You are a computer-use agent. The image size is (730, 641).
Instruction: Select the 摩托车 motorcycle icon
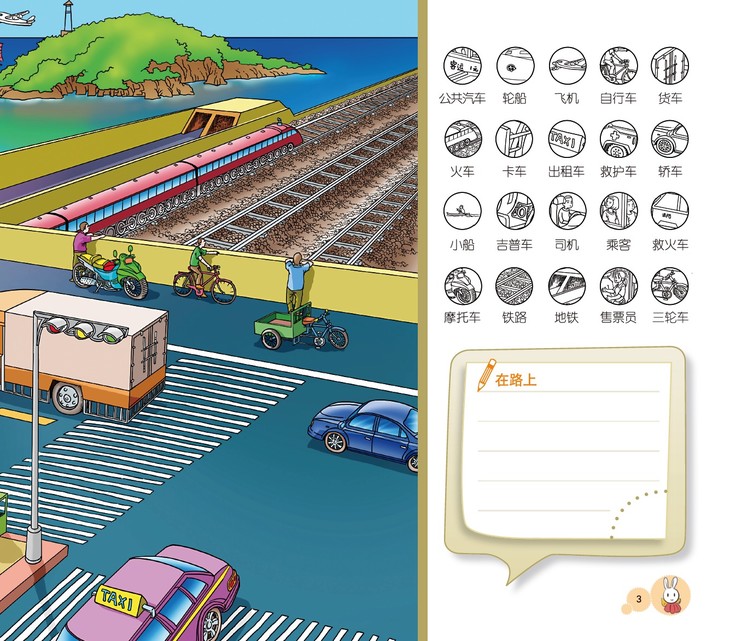[x=462, y=285]
